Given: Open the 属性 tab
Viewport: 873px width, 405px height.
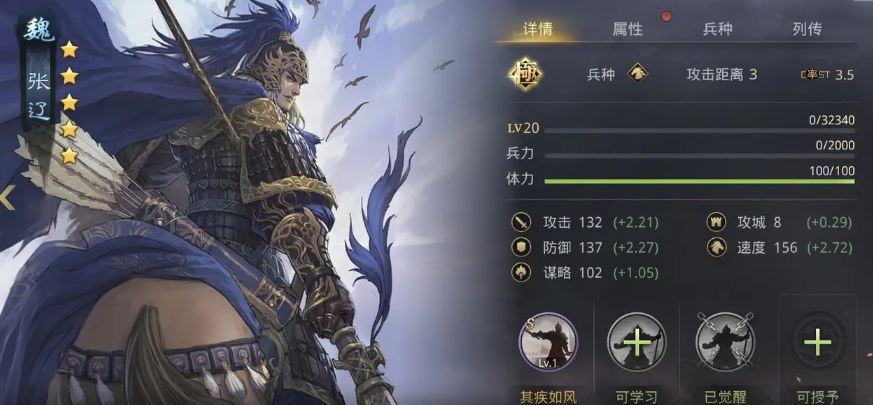Looking at the screenshot, I should (627, 29).
